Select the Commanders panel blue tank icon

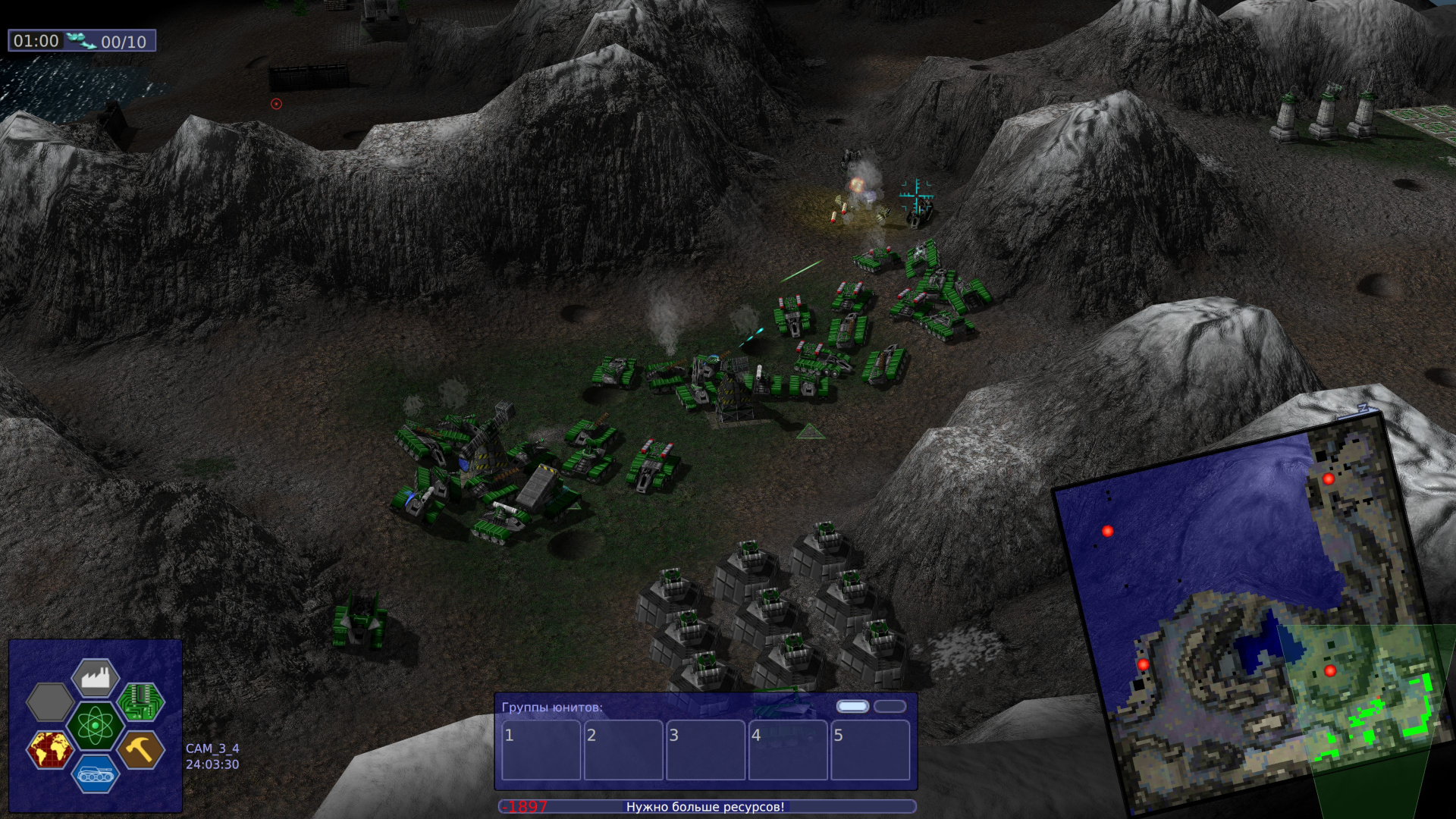(x=95, y=773)
